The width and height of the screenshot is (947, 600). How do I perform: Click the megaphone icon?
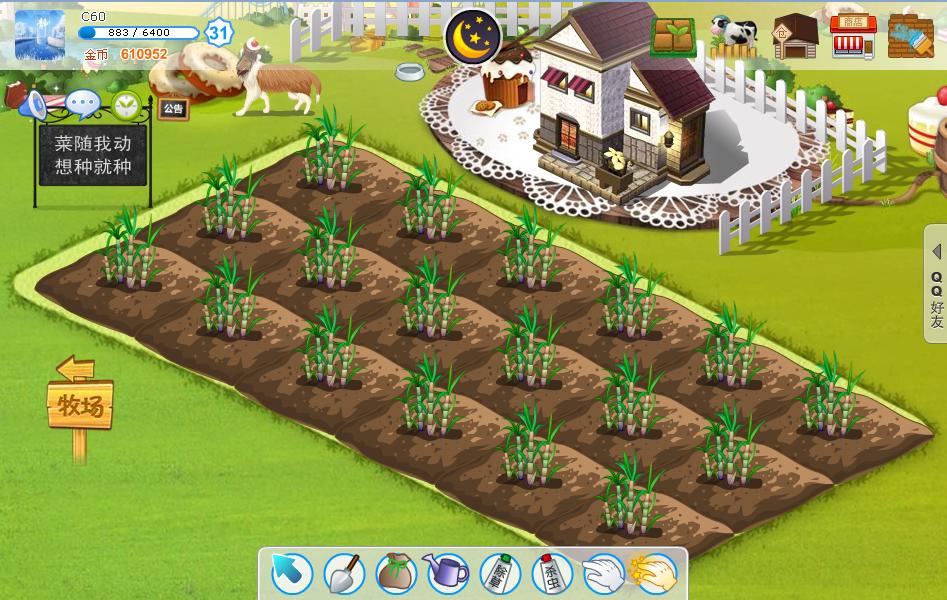(31, 103)
